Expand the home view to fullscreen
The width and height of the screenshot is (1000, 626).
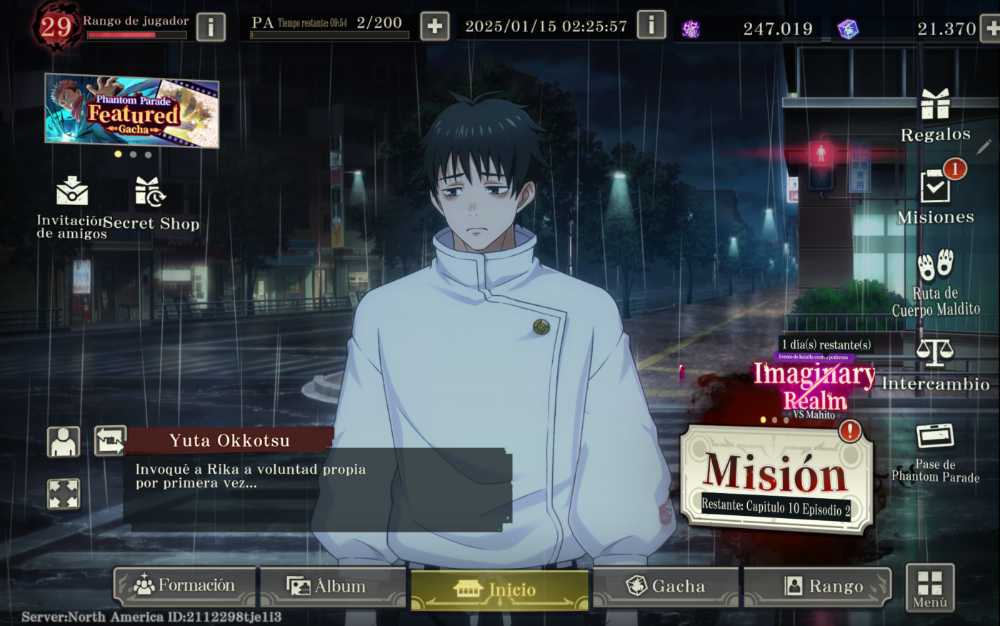pos(63,494)
